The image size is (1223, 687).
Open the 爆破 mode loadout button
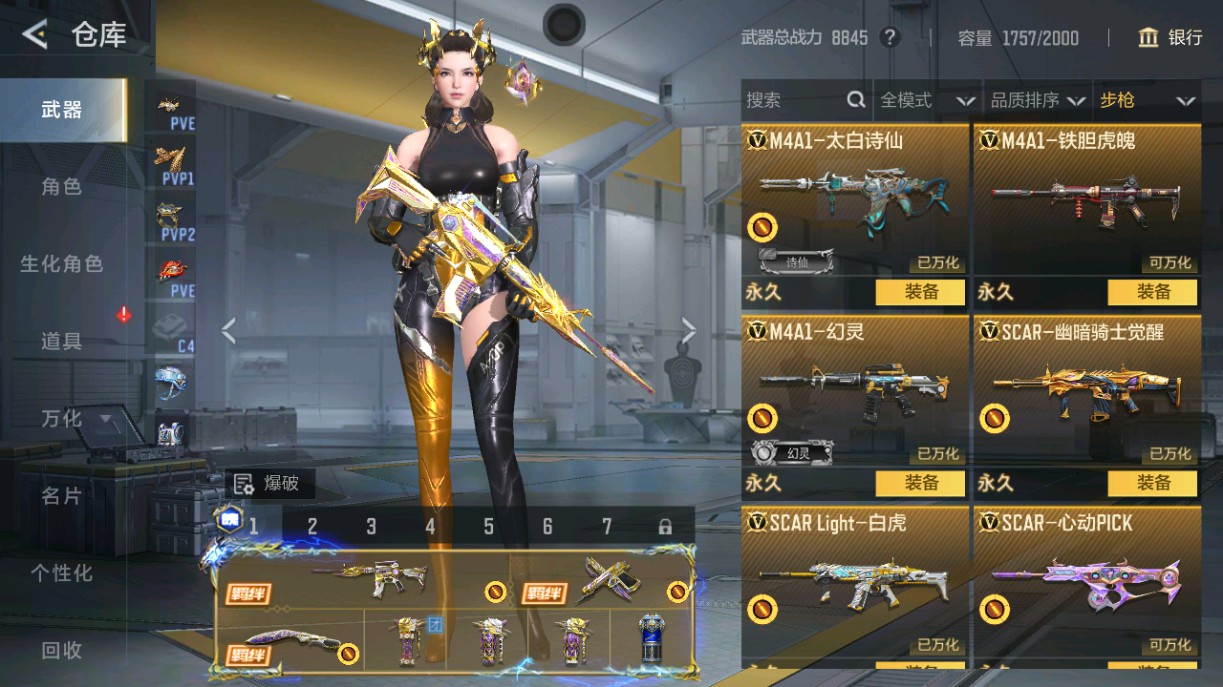[270, 484]
